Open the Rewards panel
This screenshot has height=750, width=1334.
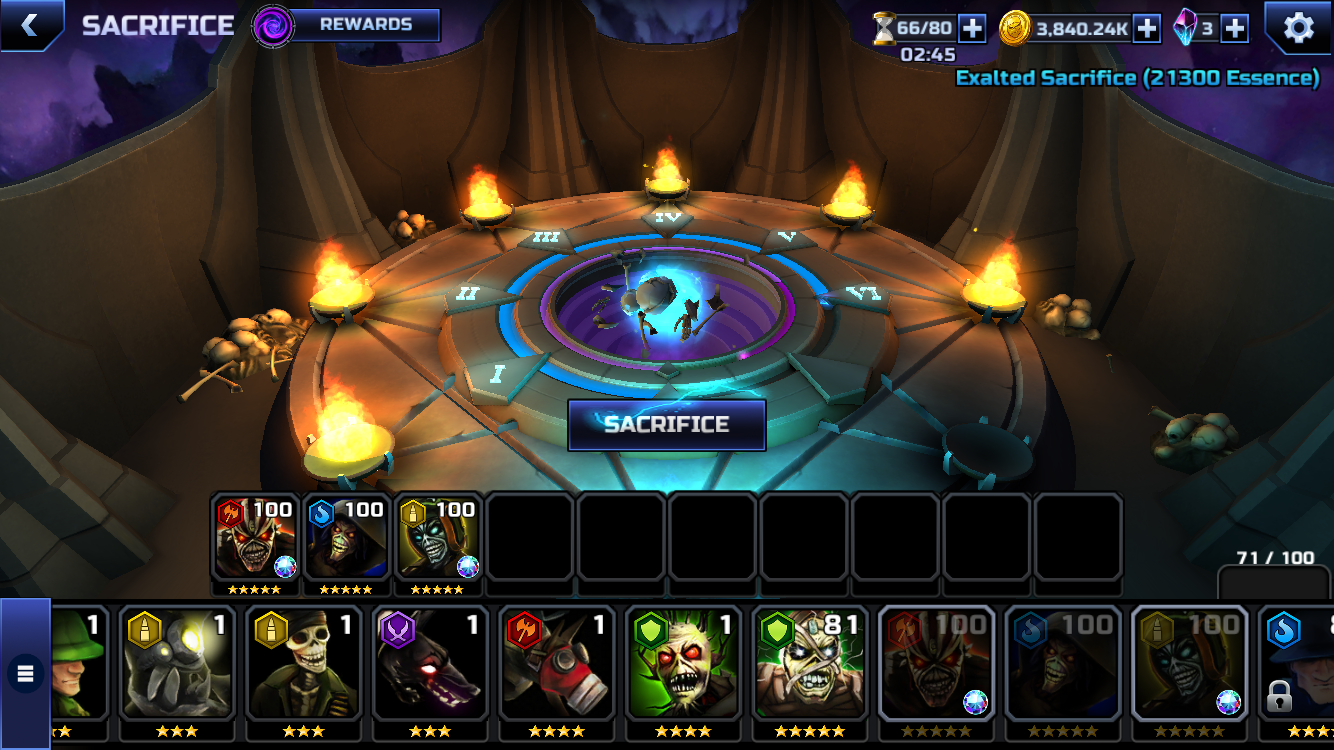(365, 25)
